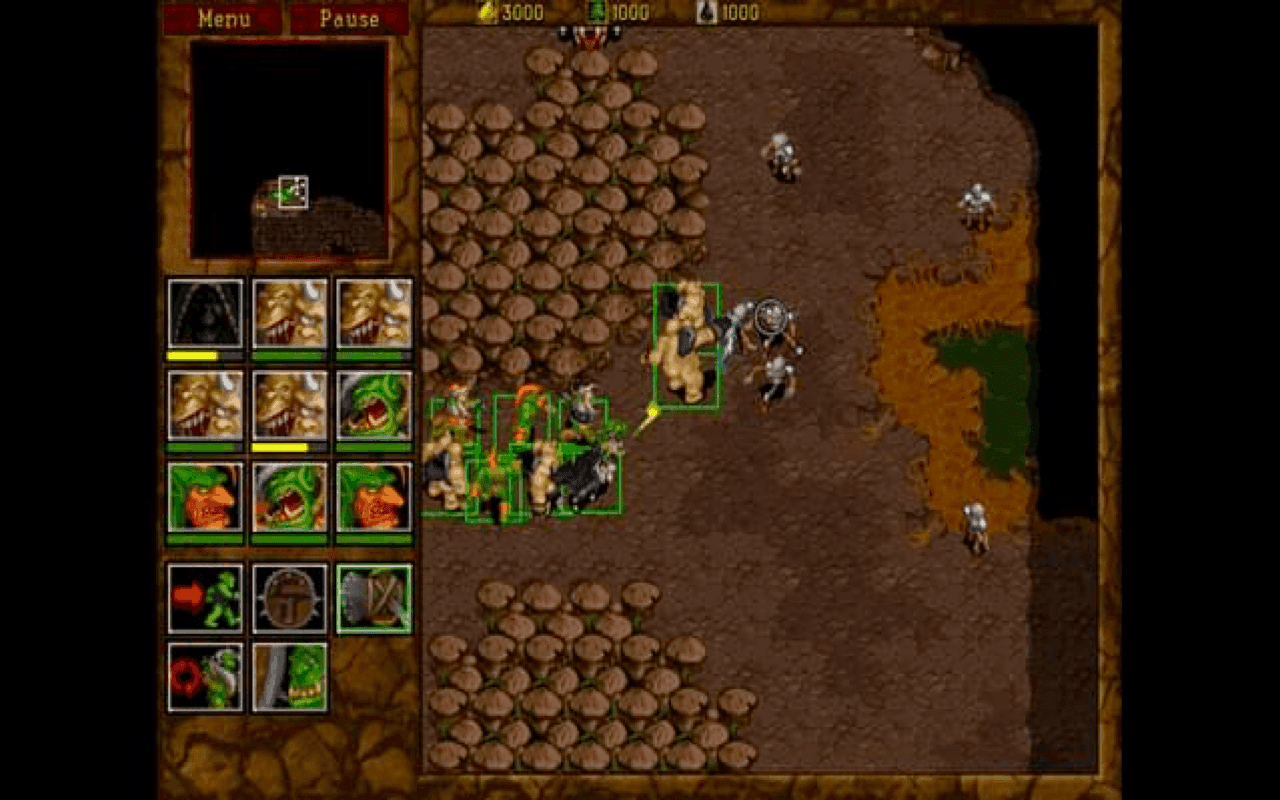Screen dimensions: 1280x800
Task: Open the game Menu
Action: [223, 18]
